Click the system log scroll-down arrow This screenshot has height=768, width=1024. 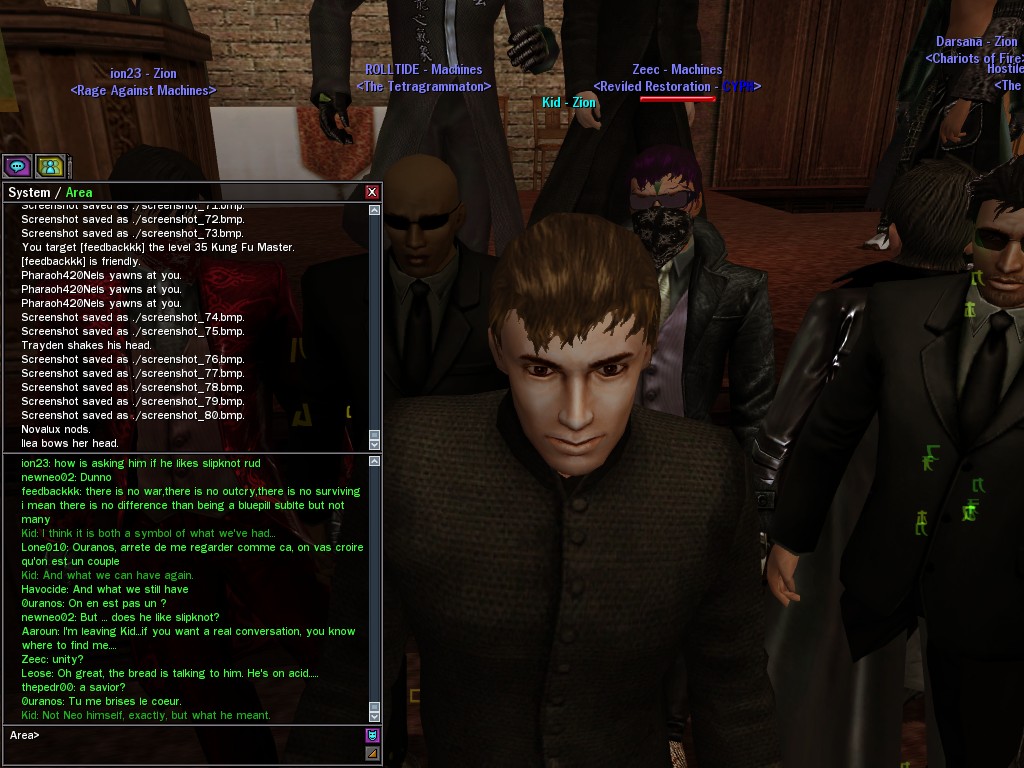[375, 443]
